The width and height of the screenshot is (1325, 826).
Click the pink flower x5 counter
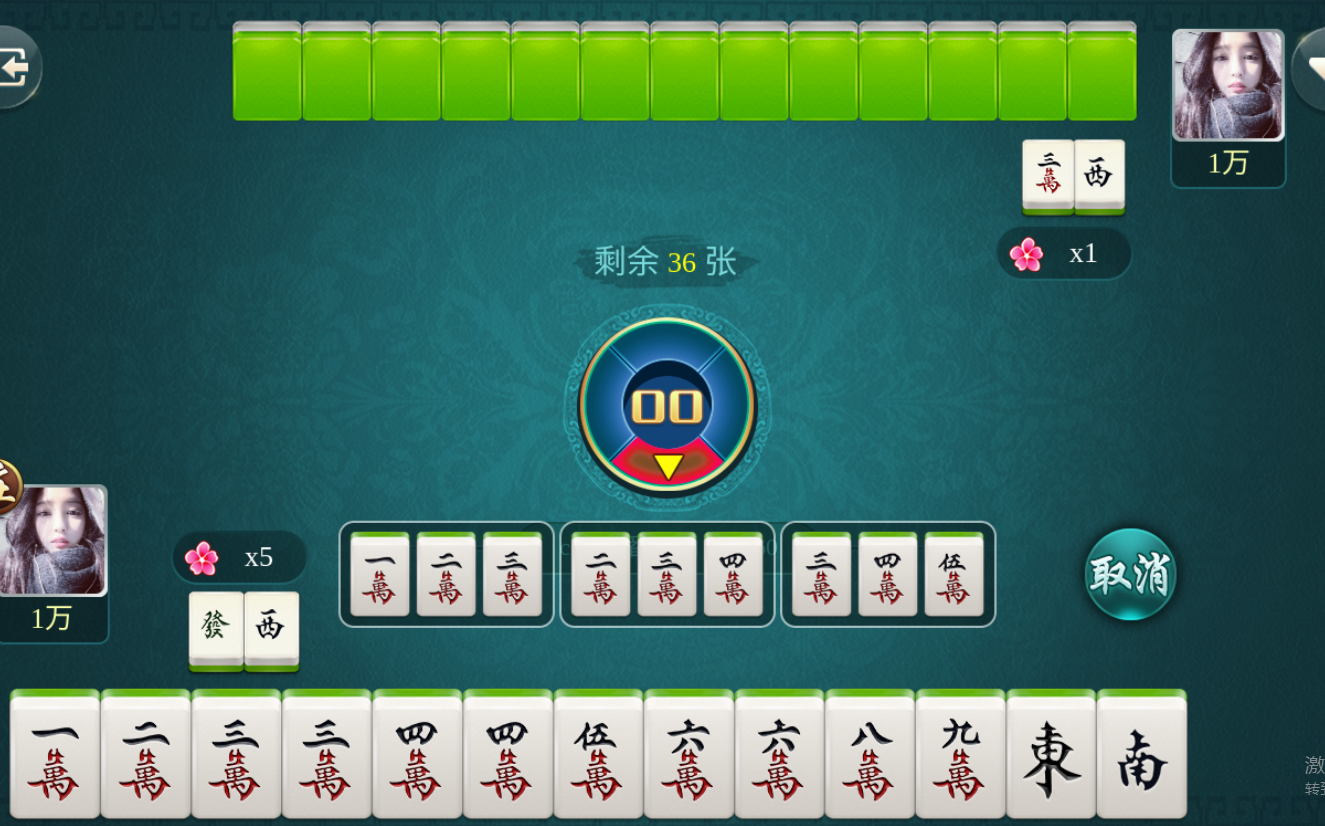tap(238, 557)
